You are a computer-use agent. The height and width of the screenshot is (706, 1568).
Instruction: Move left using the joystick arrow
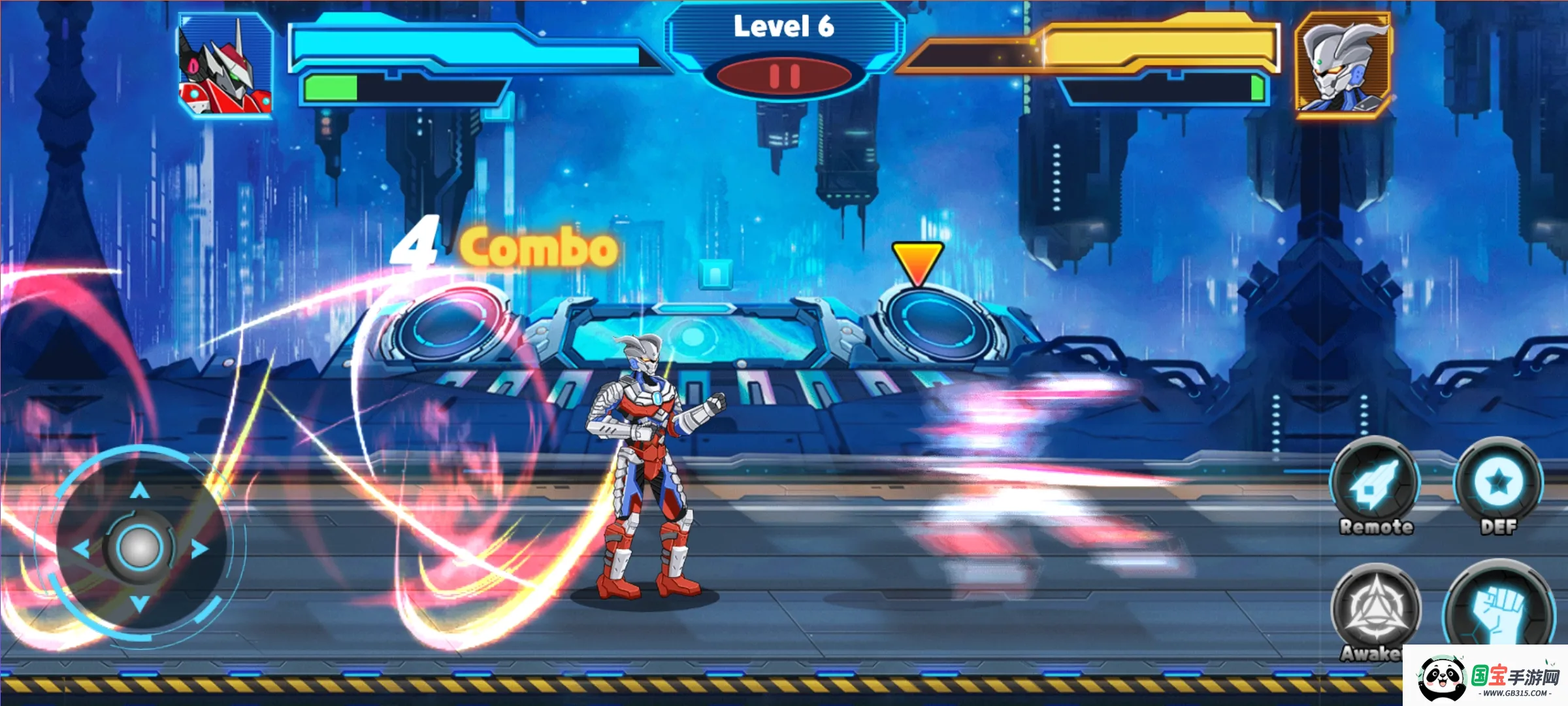point(81,548)
